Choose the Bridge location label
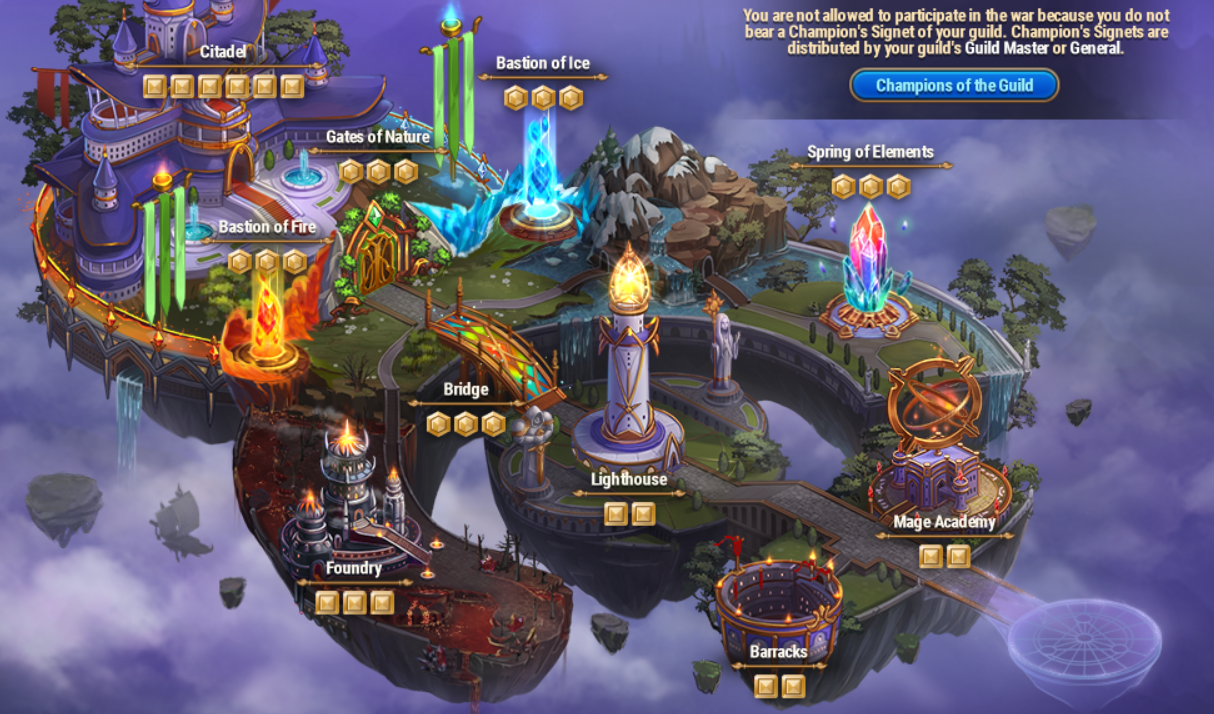The height and width of the screenshot is (714, 1214). click(x=466, y=389)
